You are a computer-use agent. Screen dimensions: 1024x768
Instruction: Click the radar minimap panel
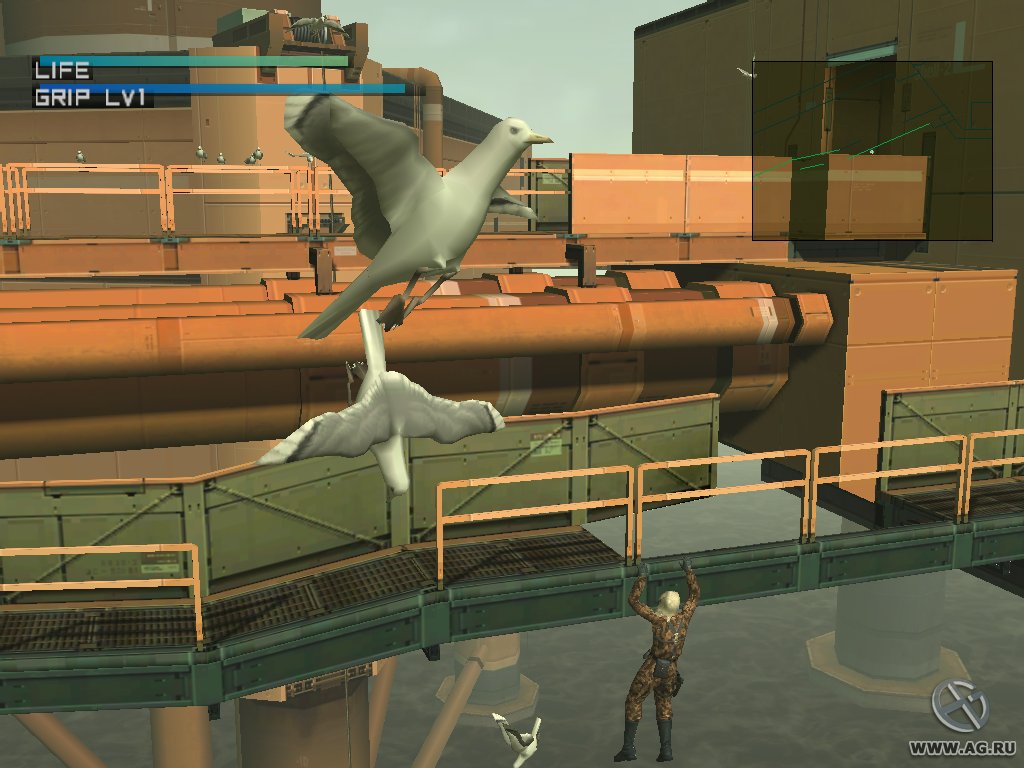tap(872, 150)
